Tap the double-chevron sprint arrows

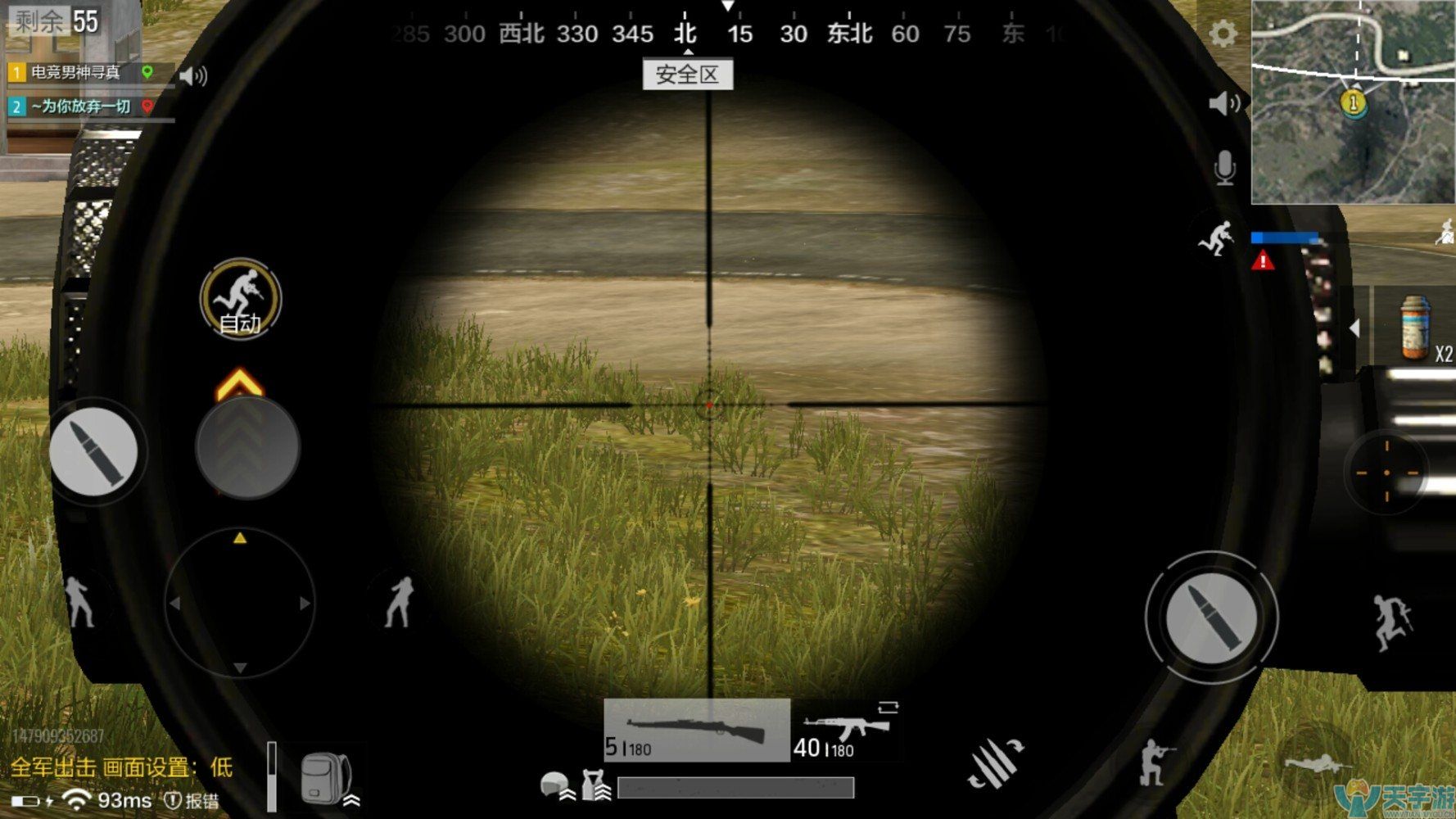[246, 449]
